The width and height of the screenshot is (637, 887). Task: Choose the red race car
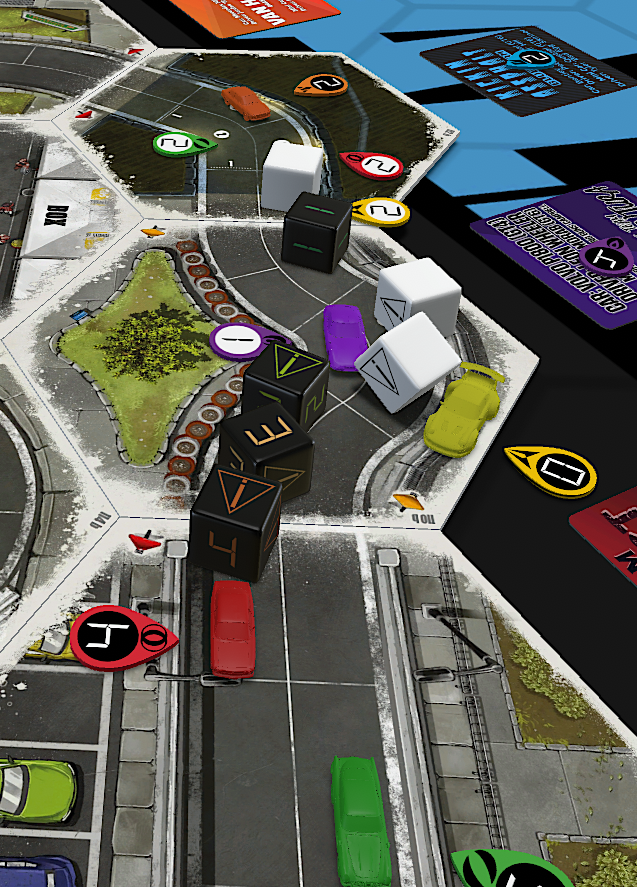point(232,628)
